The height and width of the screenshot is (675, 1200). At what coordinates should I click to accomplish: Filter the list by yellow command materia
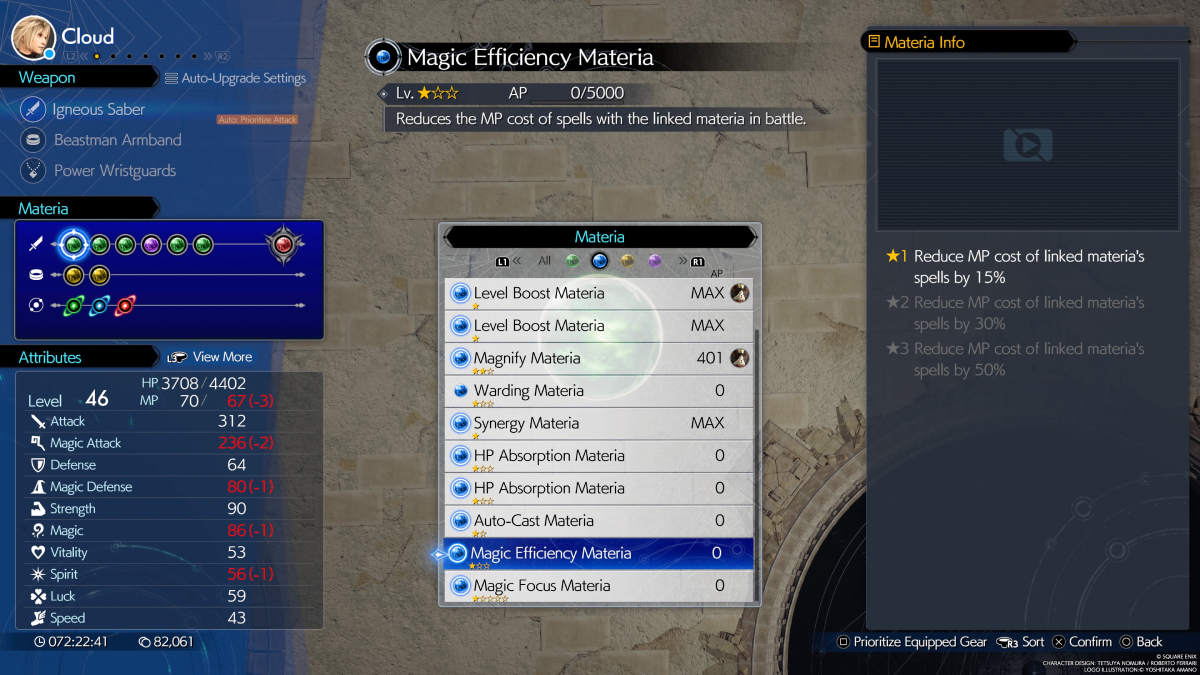tap(627, 261)
